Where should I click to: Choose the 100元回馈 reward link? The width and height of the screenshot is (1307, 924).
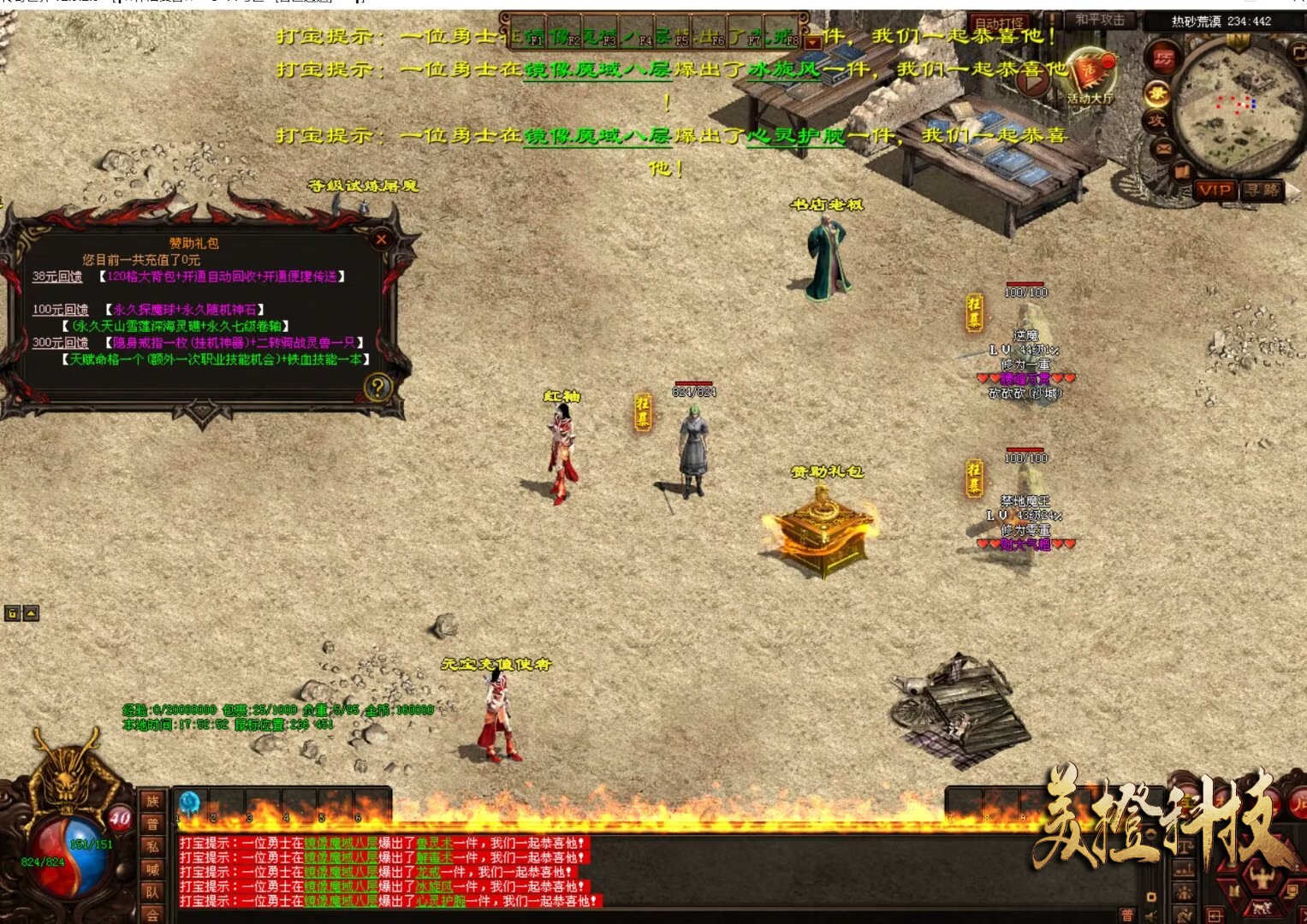coord(60,310)
